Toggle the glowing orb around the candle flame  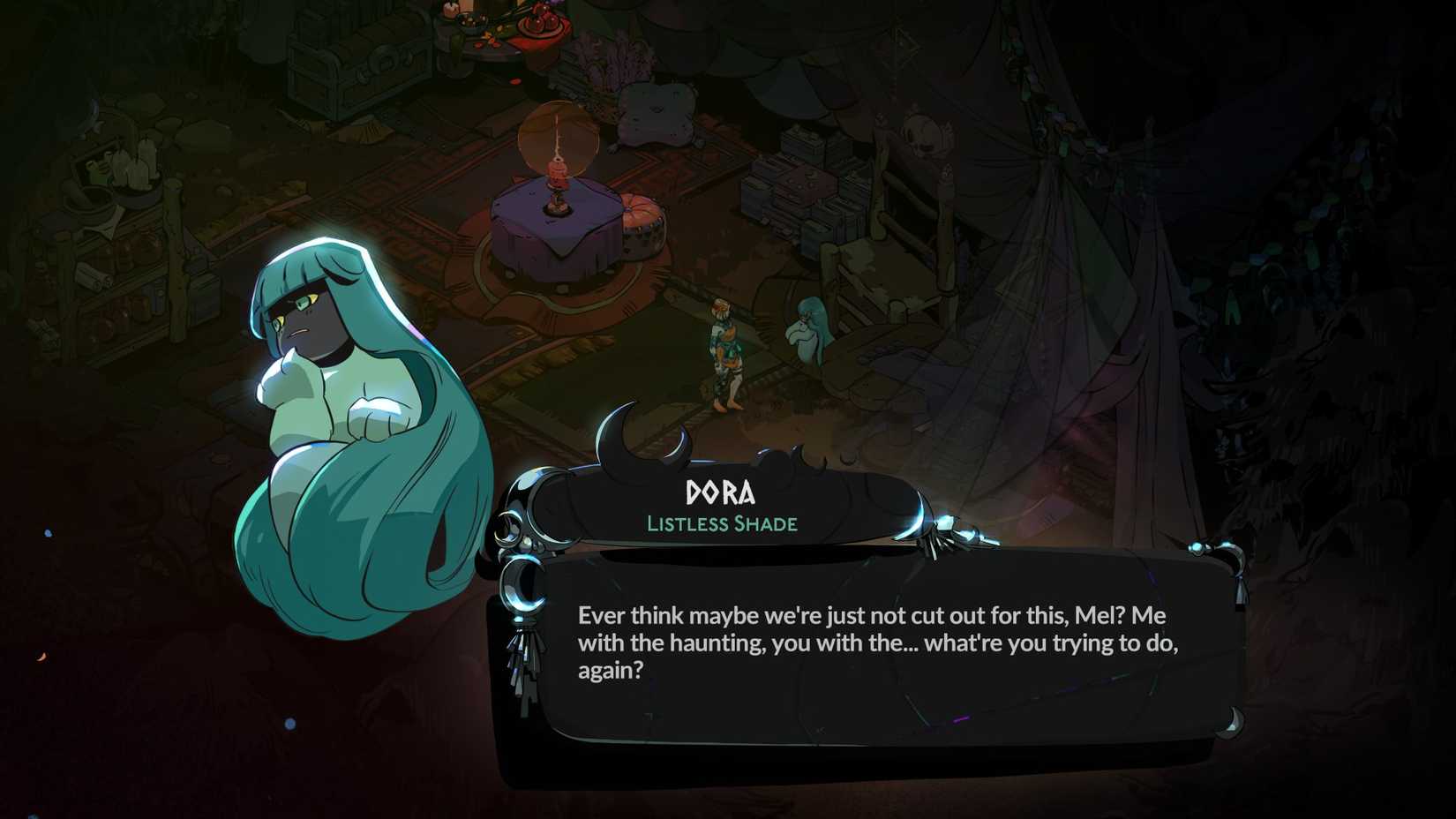click(x=558, y=137)
